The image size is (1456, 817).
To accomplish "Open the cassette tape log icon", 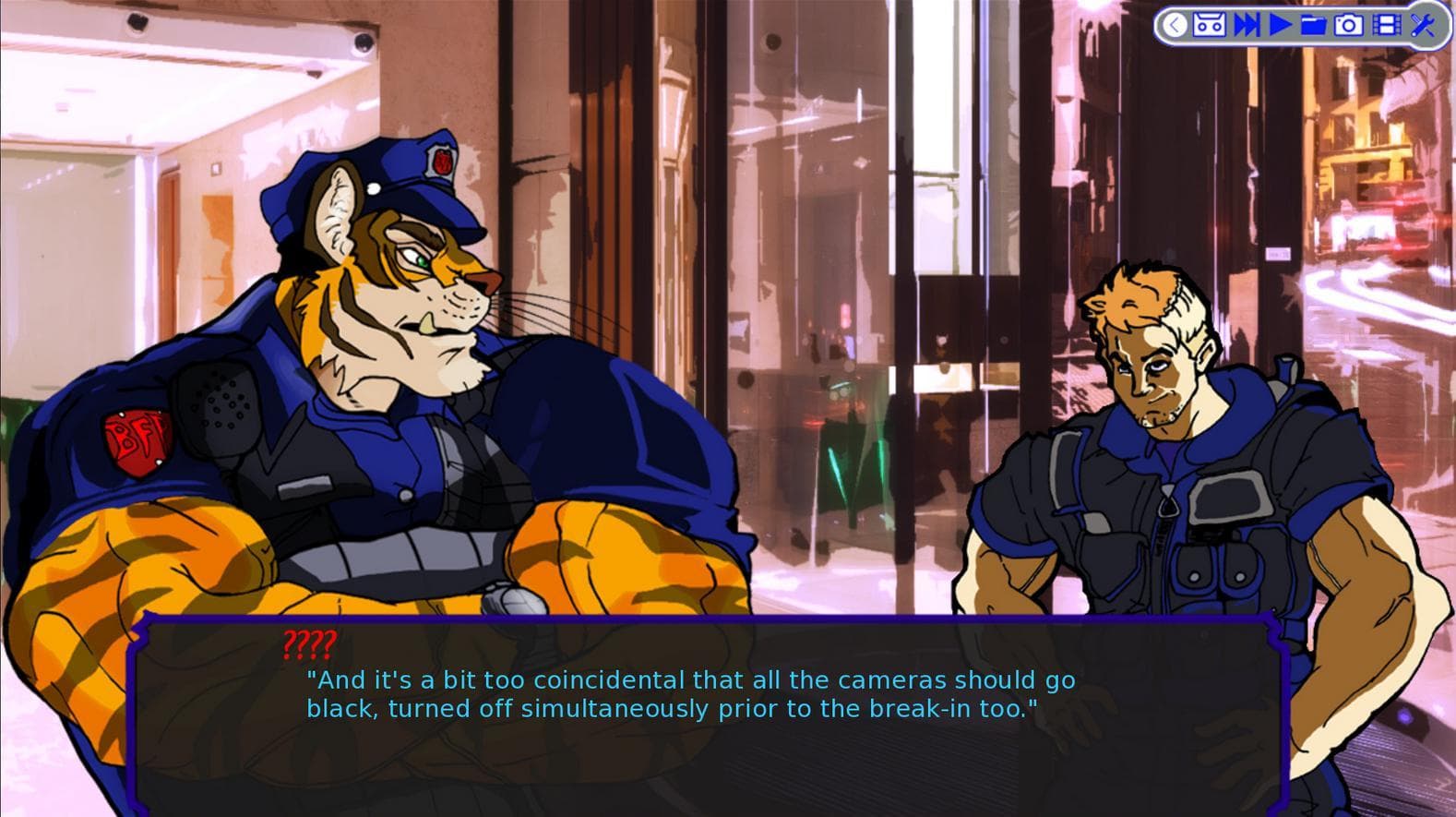I will point(1209,25).
